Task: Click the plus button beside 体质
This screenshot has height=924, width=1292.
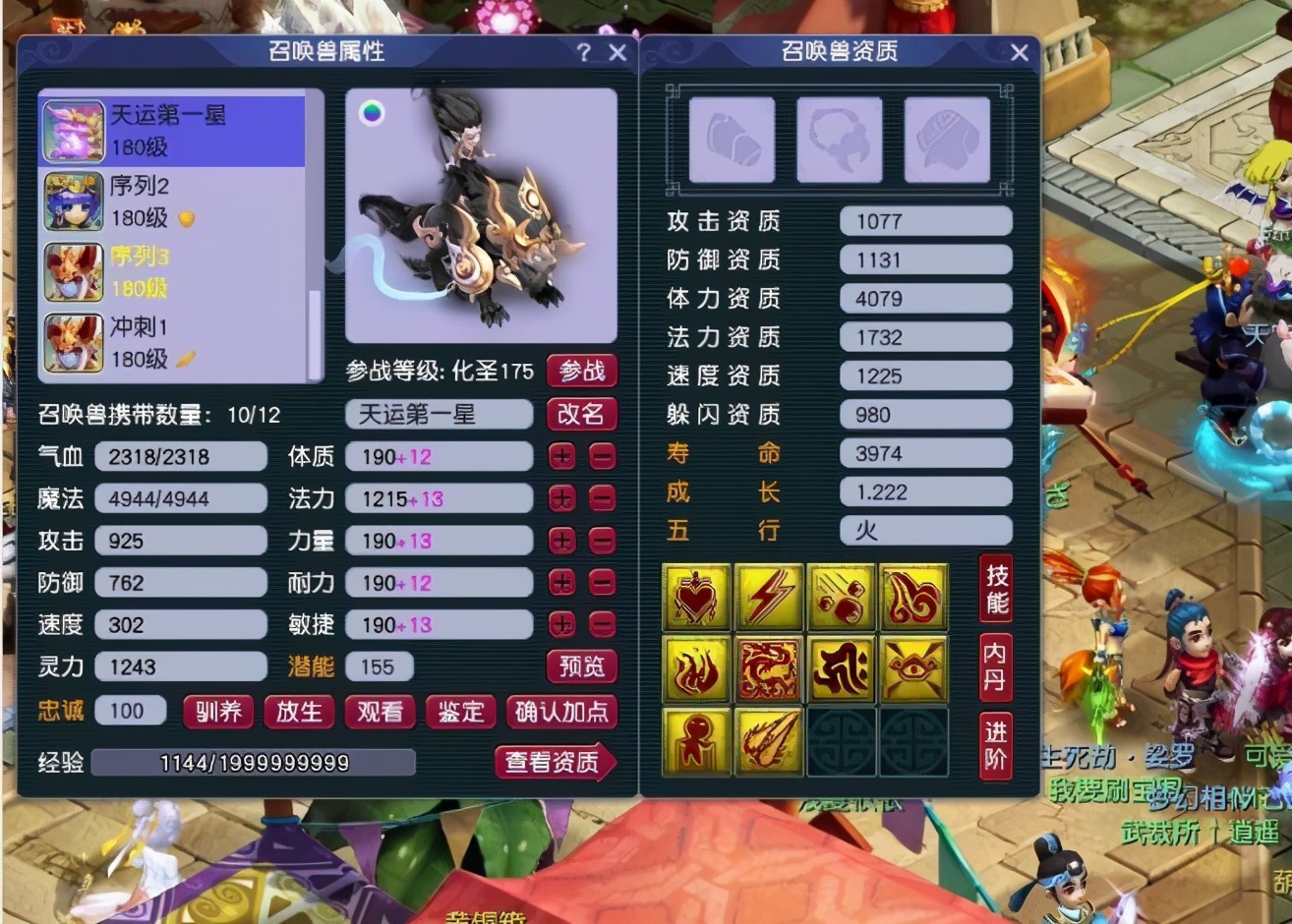Action: point(561,456)
